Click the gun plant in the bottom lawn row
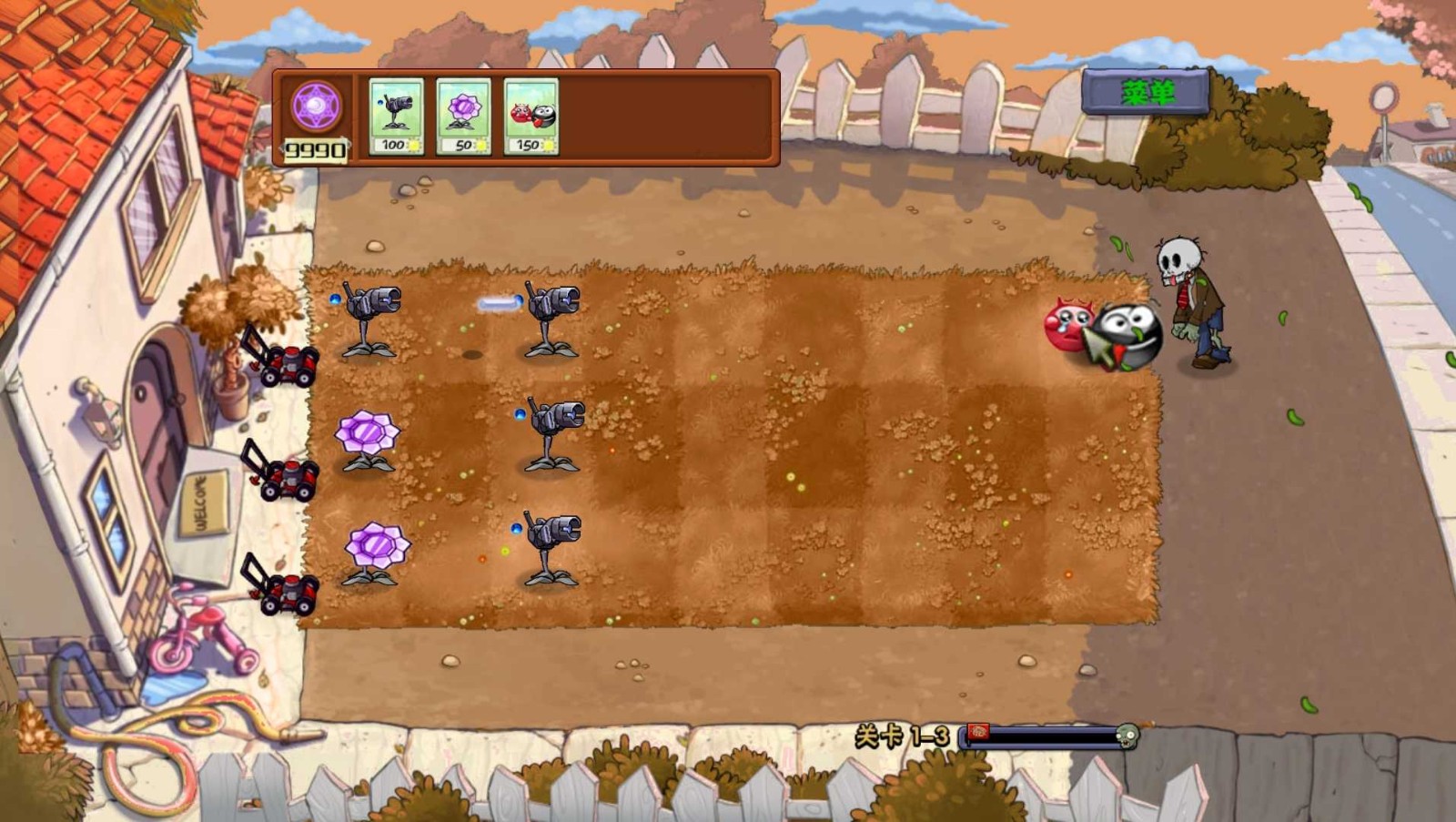 click(x=551, y=546)
